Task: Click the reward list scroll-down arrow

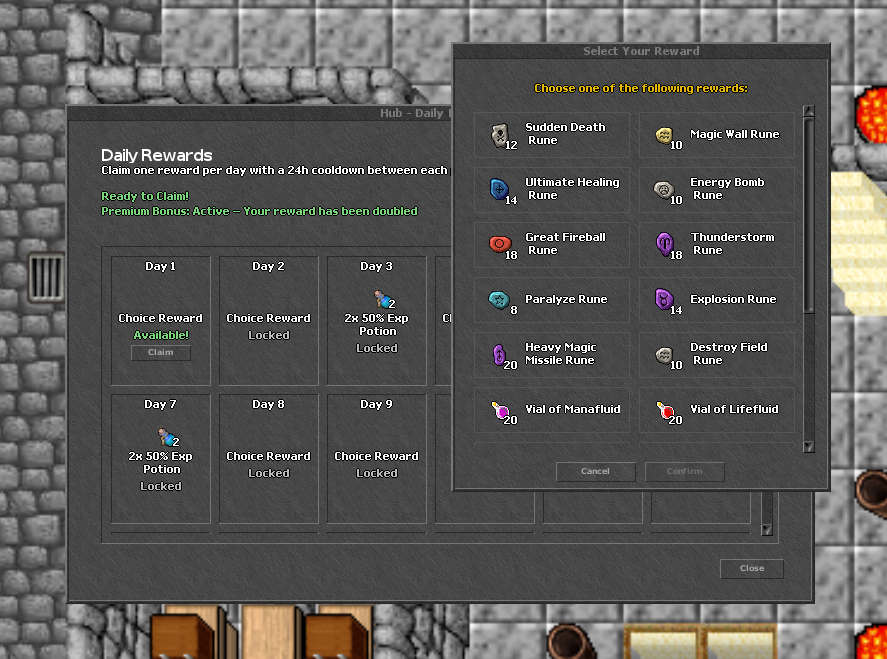Action: coord(809,447)
